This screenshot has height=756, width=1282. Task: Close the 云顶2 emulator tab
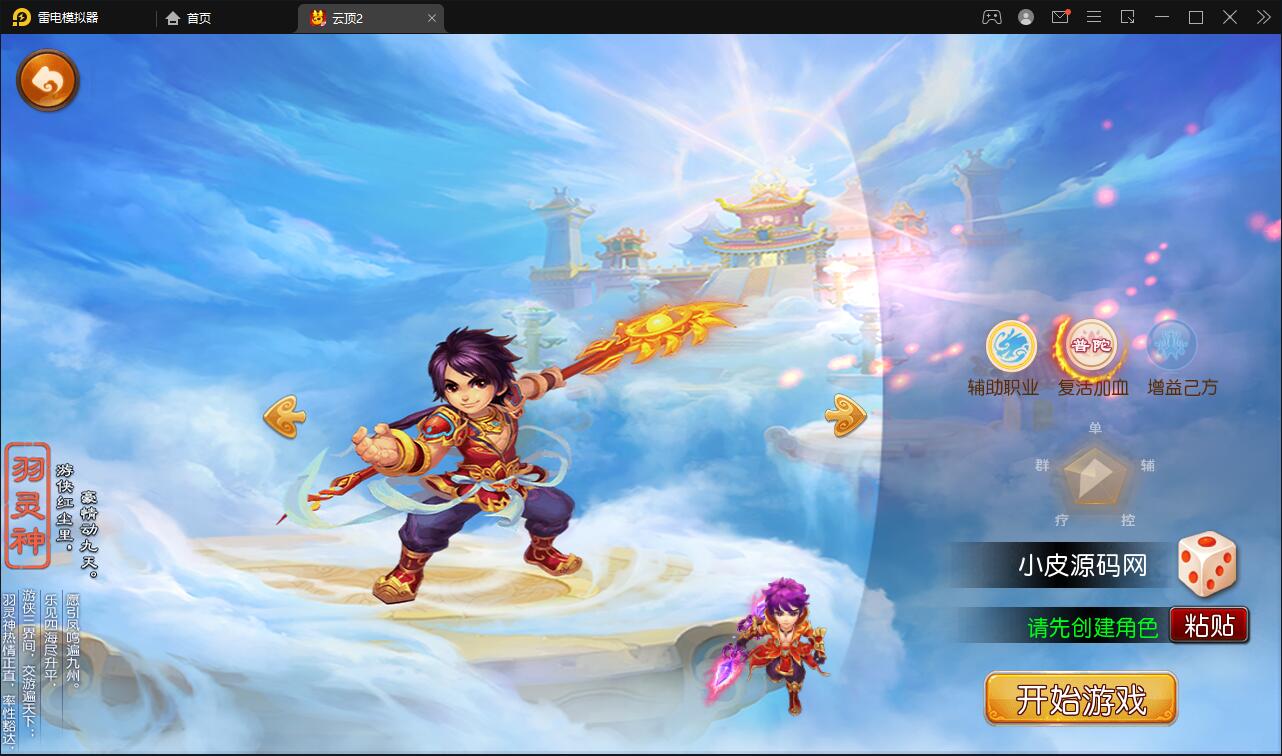pyautogui.click(x=432, y=18)
